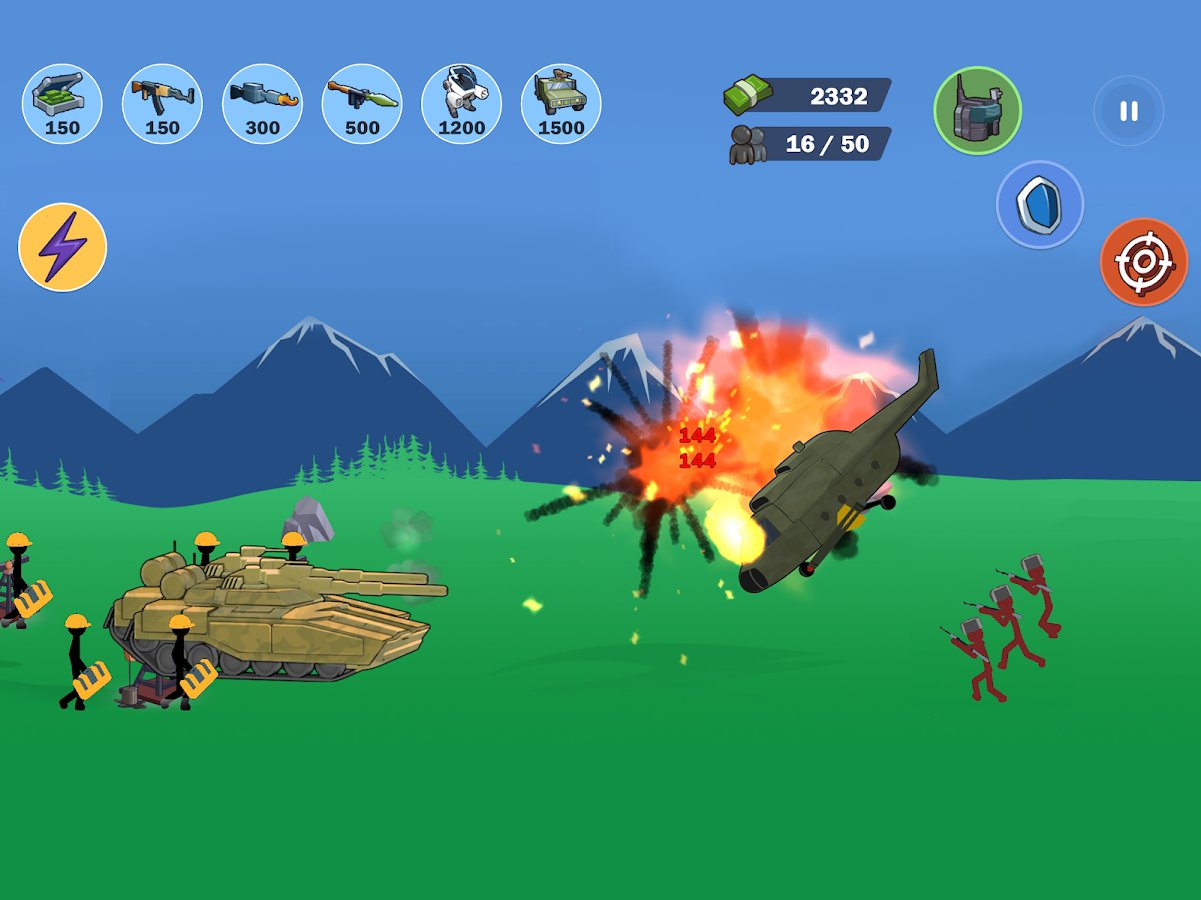1201x900 pixels.
Task: Buy the 150 cash crate unit
Action: click(62, 104)
